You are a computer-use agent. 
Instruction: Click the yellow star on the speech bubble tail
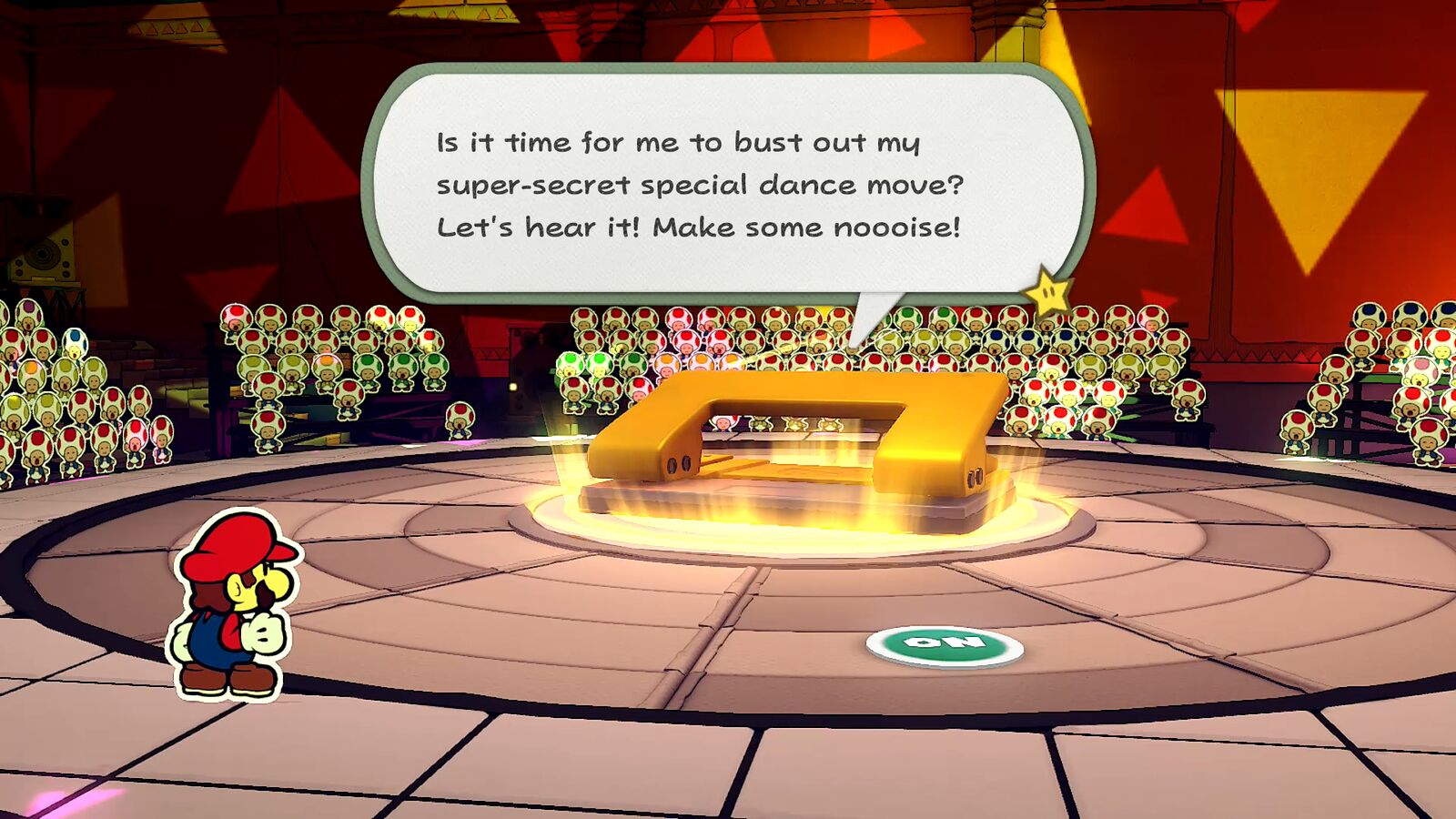pyautogui.click(x=1048, y=293)
